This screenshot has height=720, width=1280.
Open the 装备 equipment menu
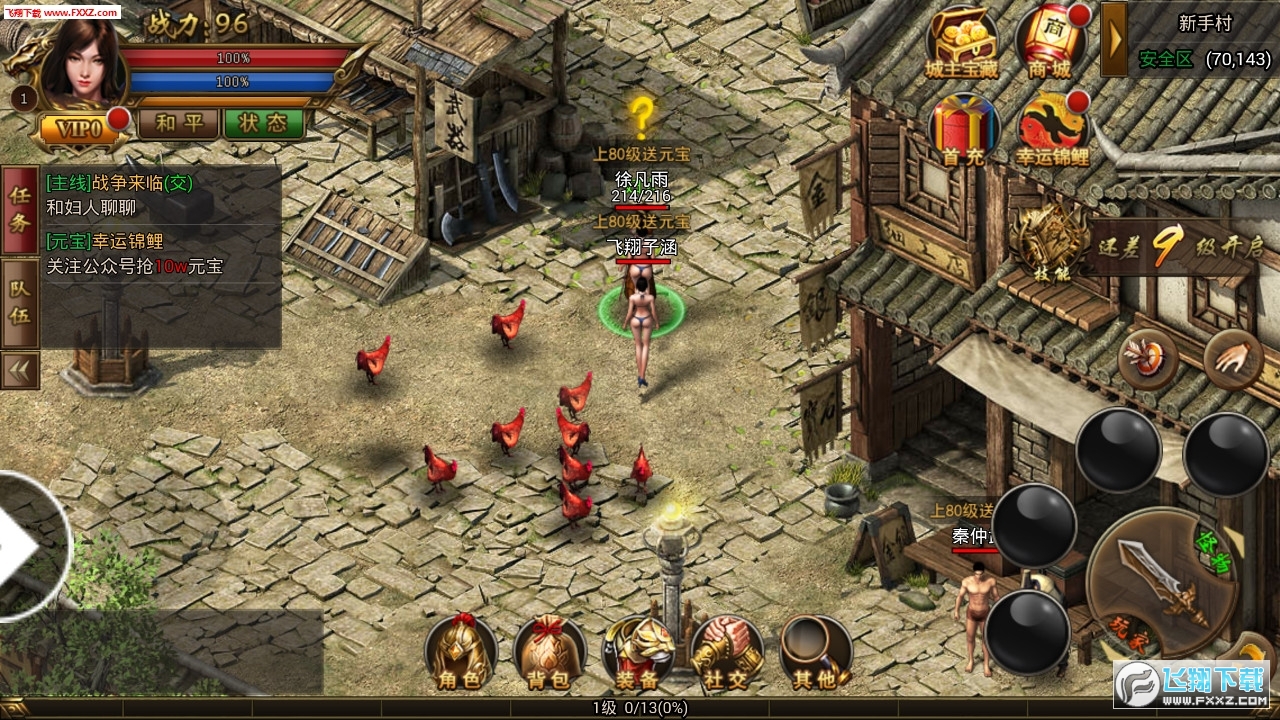[x=637, y=653]
